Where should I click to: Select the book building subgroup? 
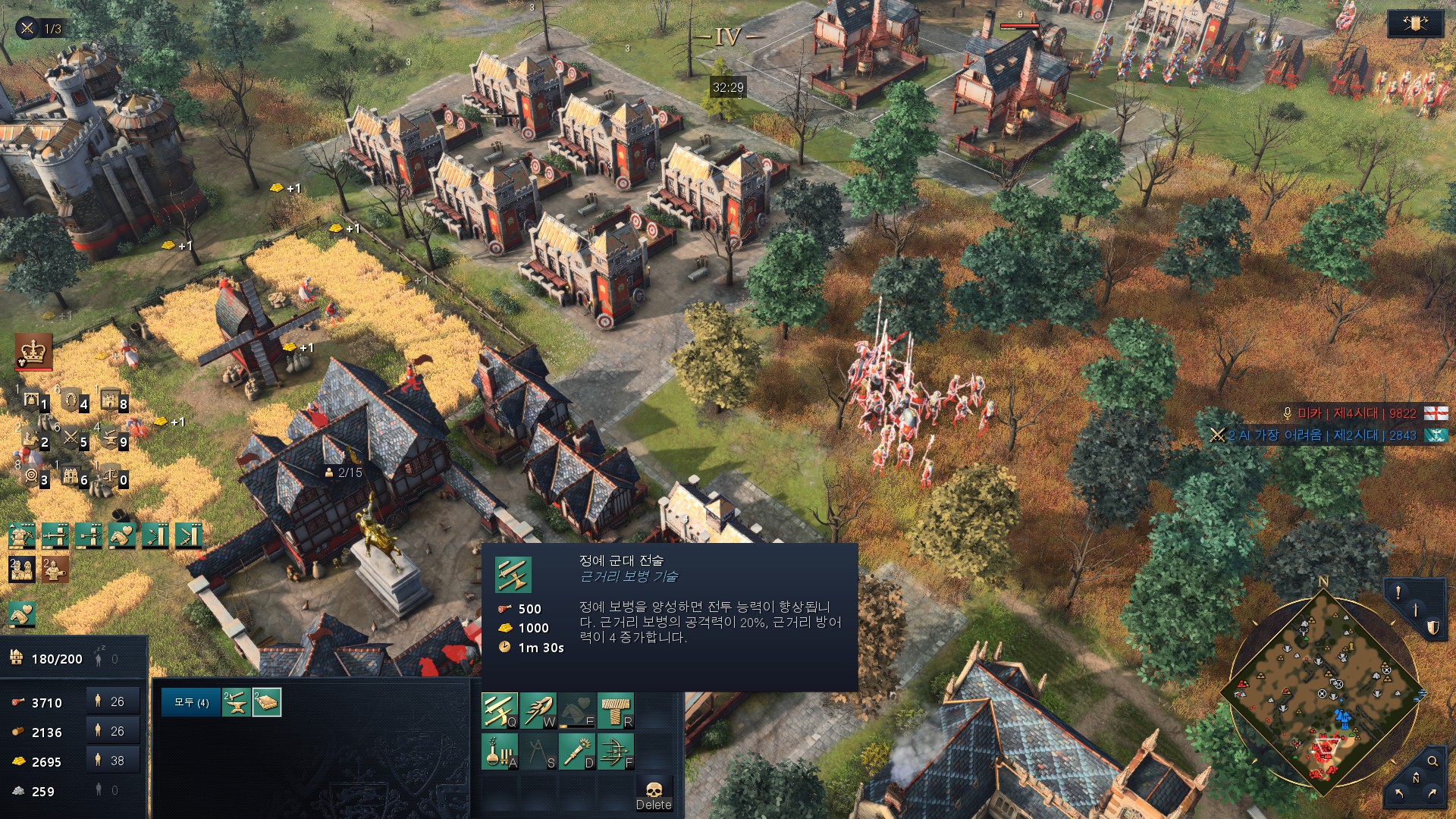(267, 702)
